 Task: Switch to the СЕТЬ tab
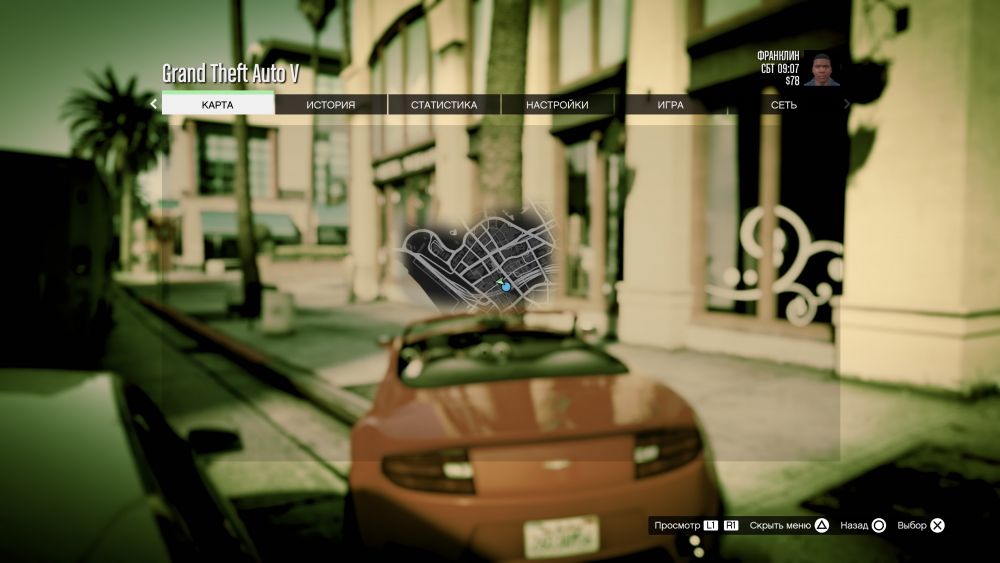click(x=783, y=104)
